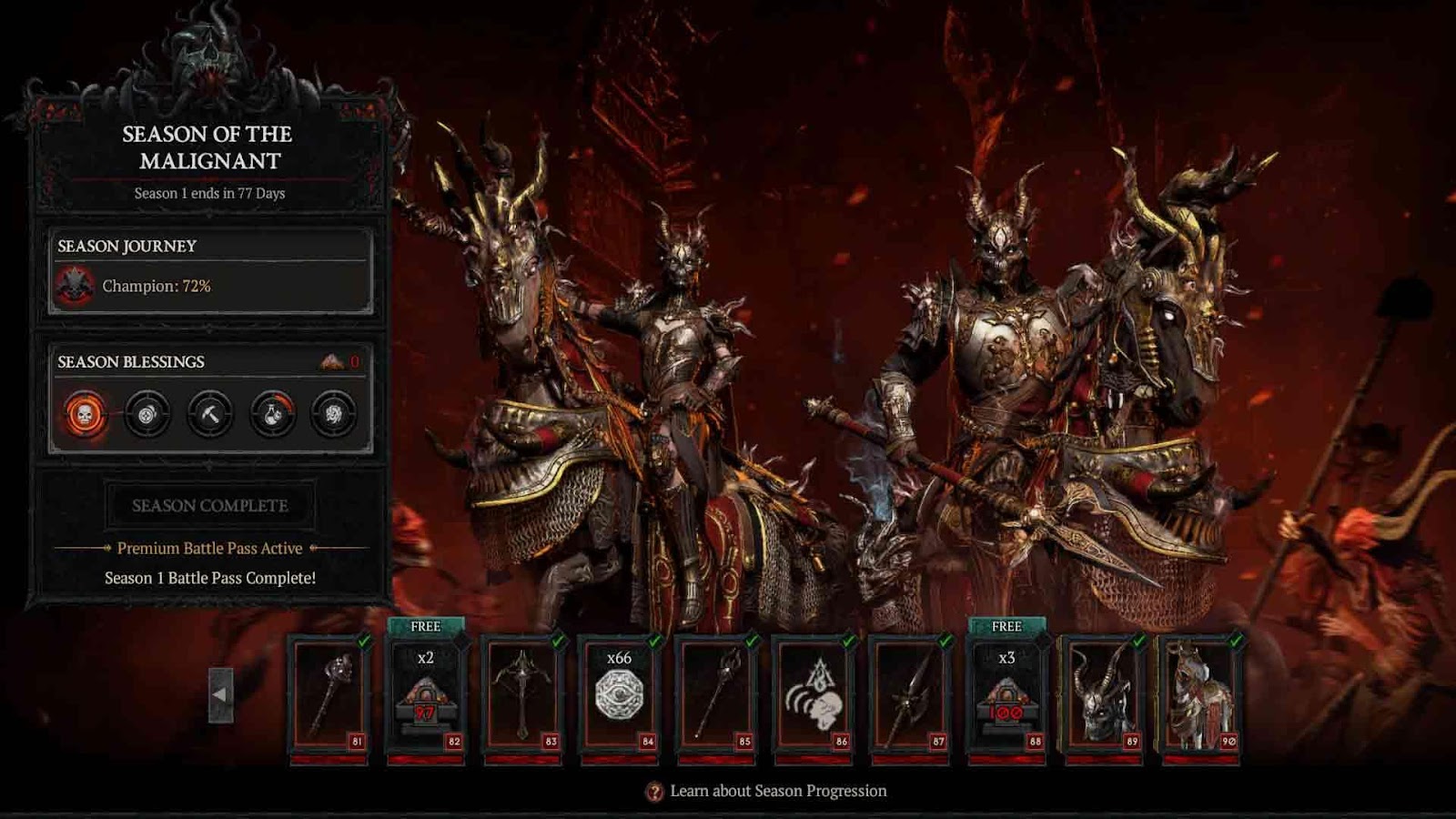Image resolution: width=1456 pixels, height=819 pixels.
Task: Open Learn about Season Progression help
Action: tap(766, 792)
